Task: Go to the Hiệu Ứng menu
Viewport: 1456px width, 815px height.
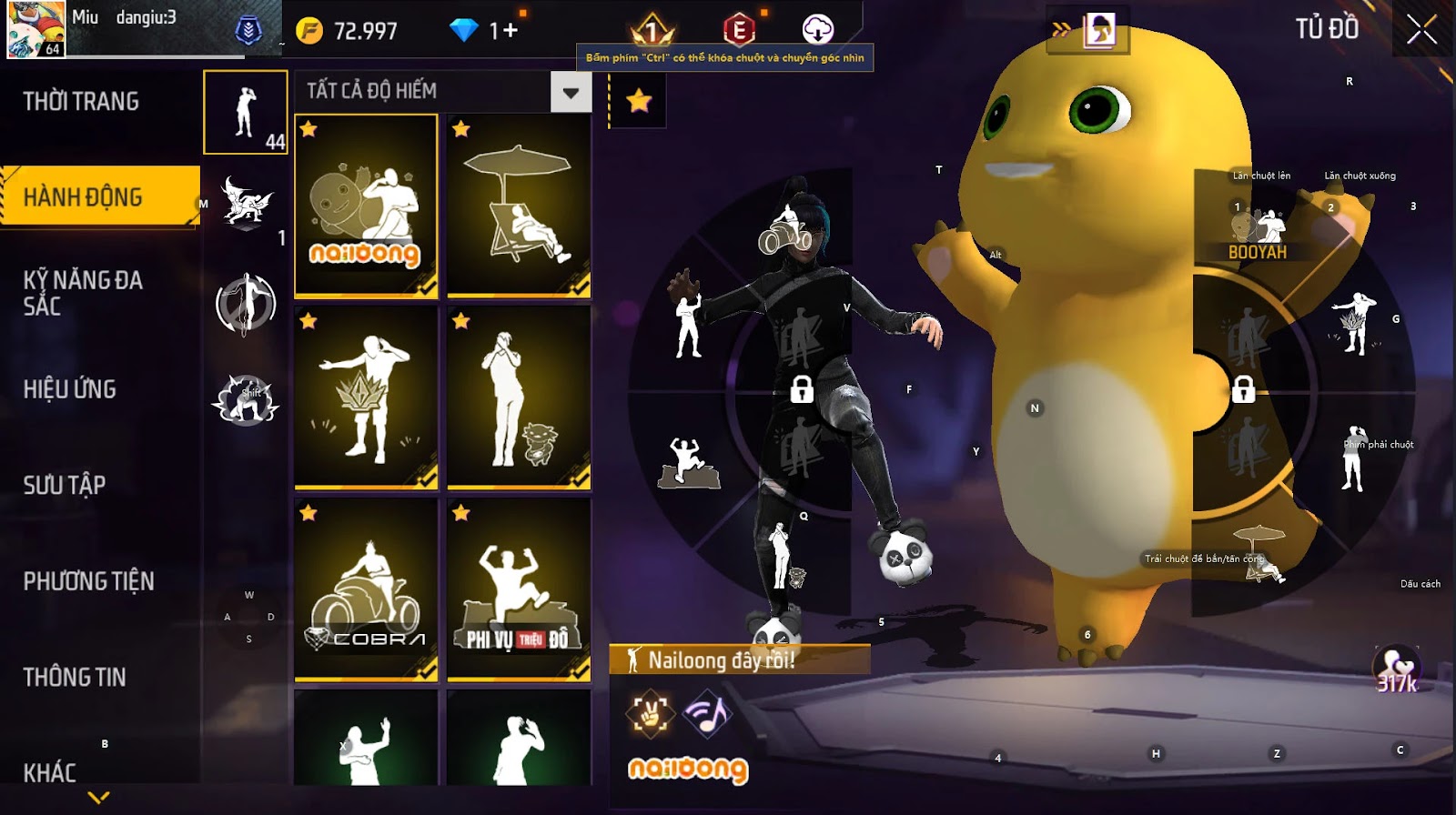Action: tap(70, 389)
